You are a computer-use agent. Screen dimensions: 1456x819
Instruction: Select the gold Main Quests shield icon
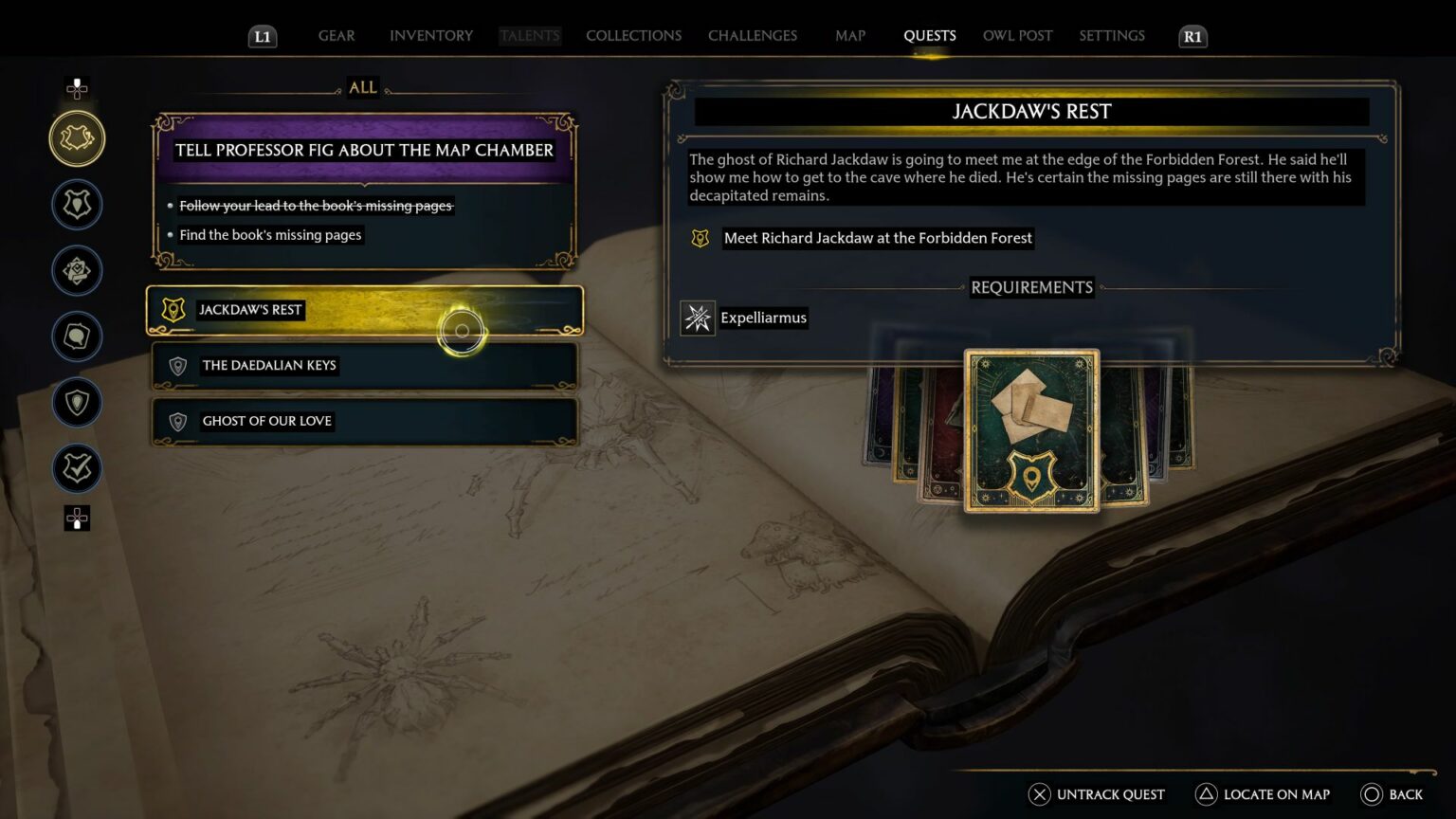click(77, 137)
